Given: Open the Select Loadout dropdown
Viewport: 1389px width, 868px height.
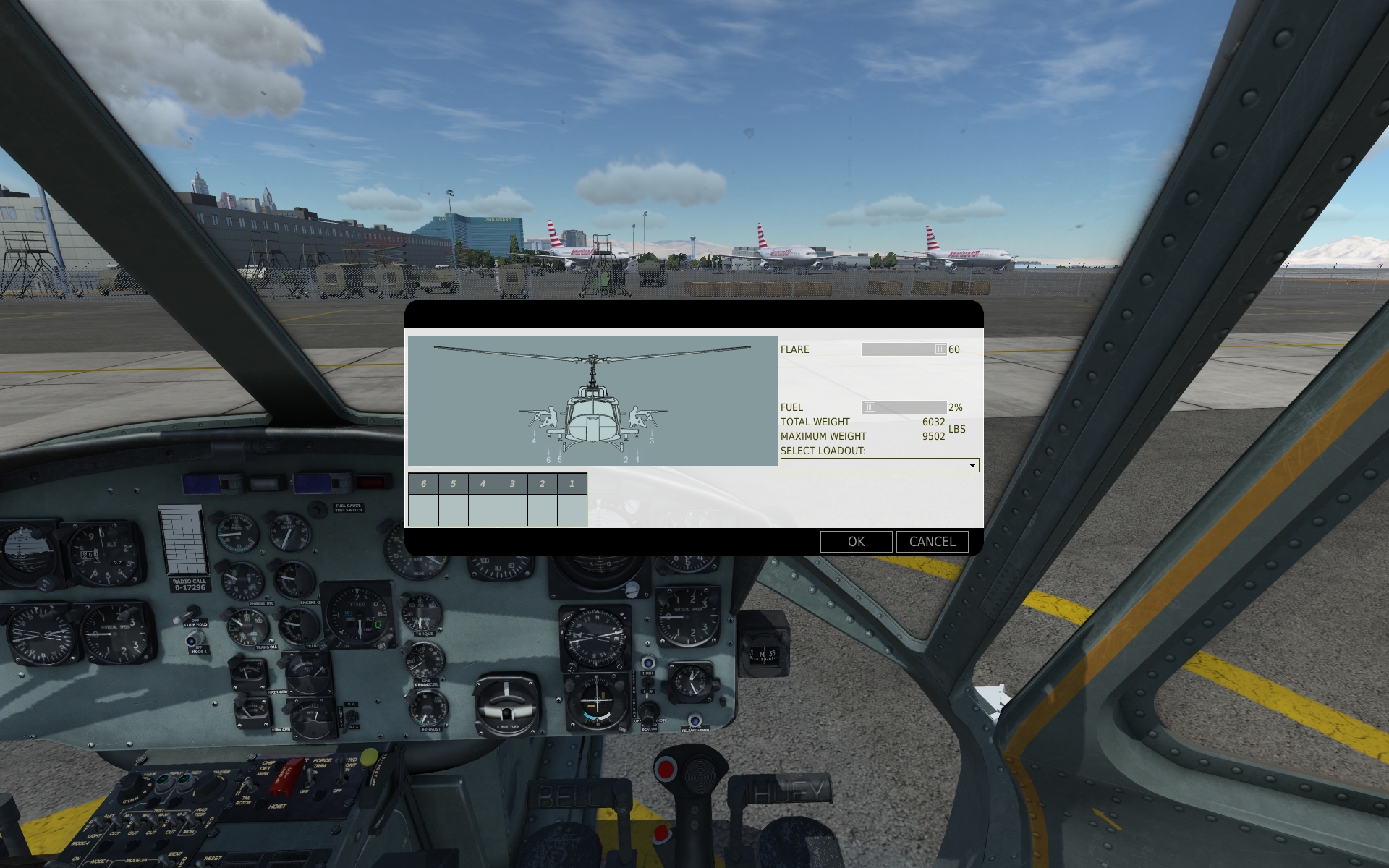Looking at the screenshot, I should [879, 465].
